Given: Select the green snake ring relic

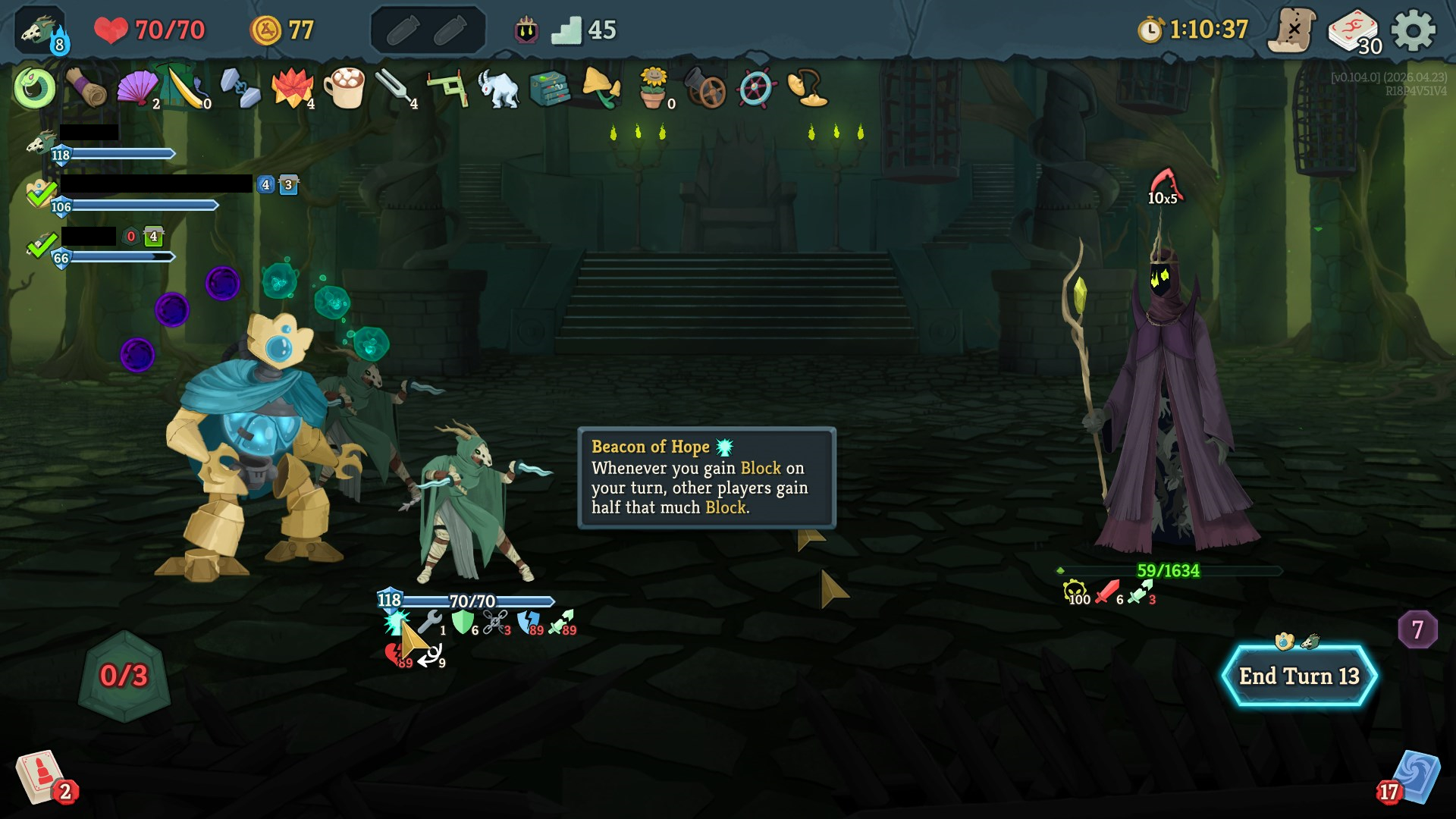Looking at the screenshot, I should coord(34,89).
